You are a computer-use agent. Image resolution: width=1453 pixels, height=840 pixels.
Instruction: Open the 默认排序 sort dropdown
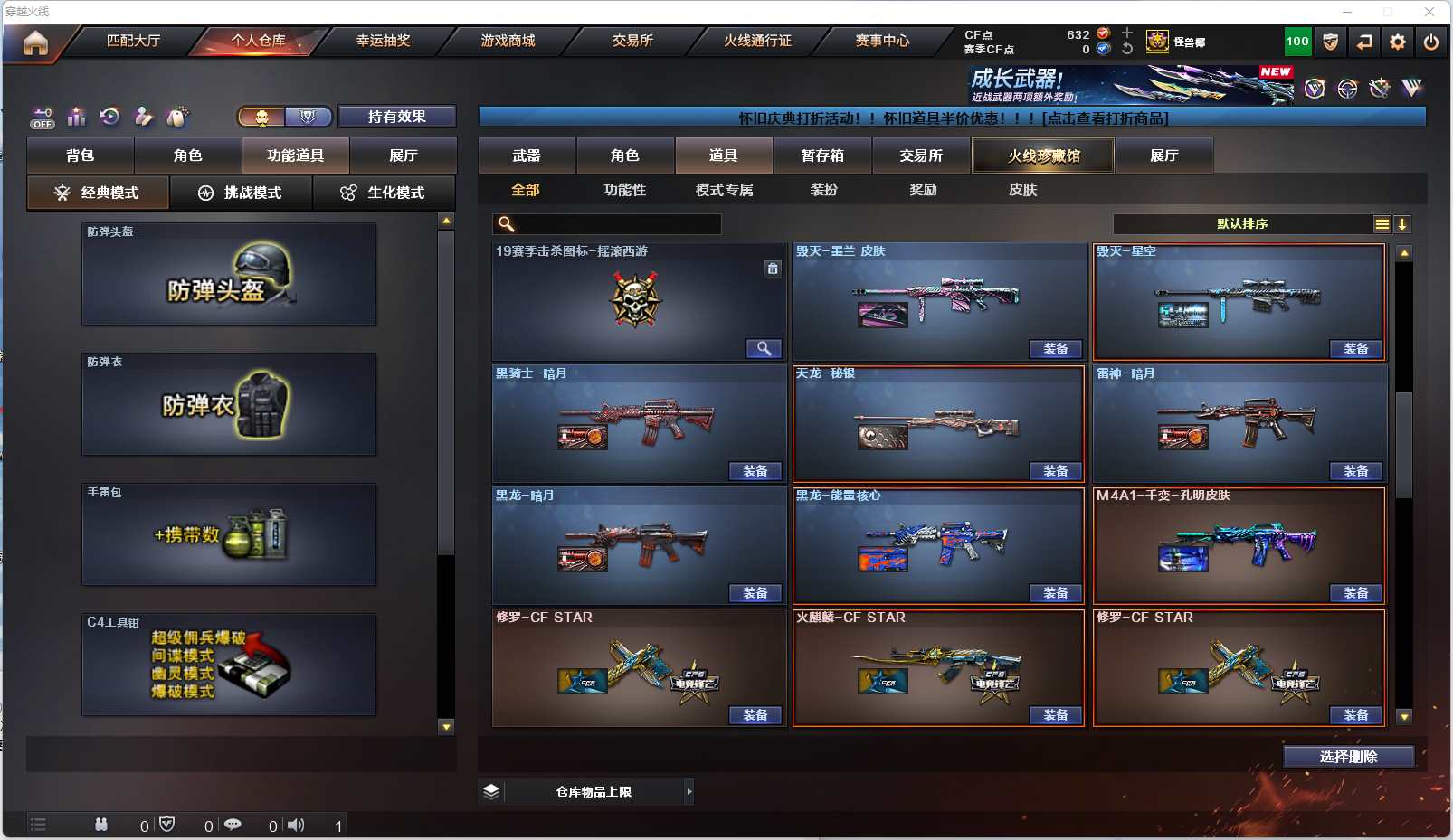(x=1242, y=224)
